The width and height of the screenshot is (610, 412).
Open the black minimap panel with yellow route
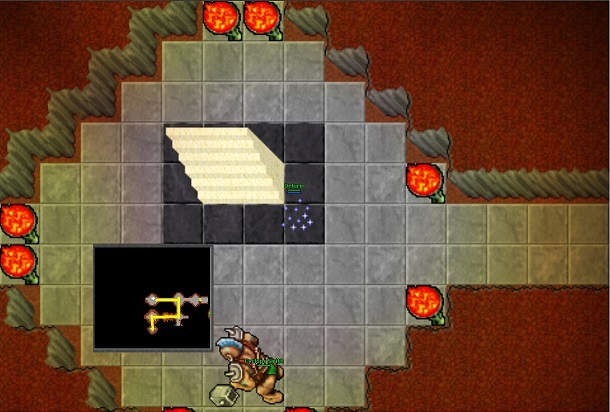pos(153,297)
